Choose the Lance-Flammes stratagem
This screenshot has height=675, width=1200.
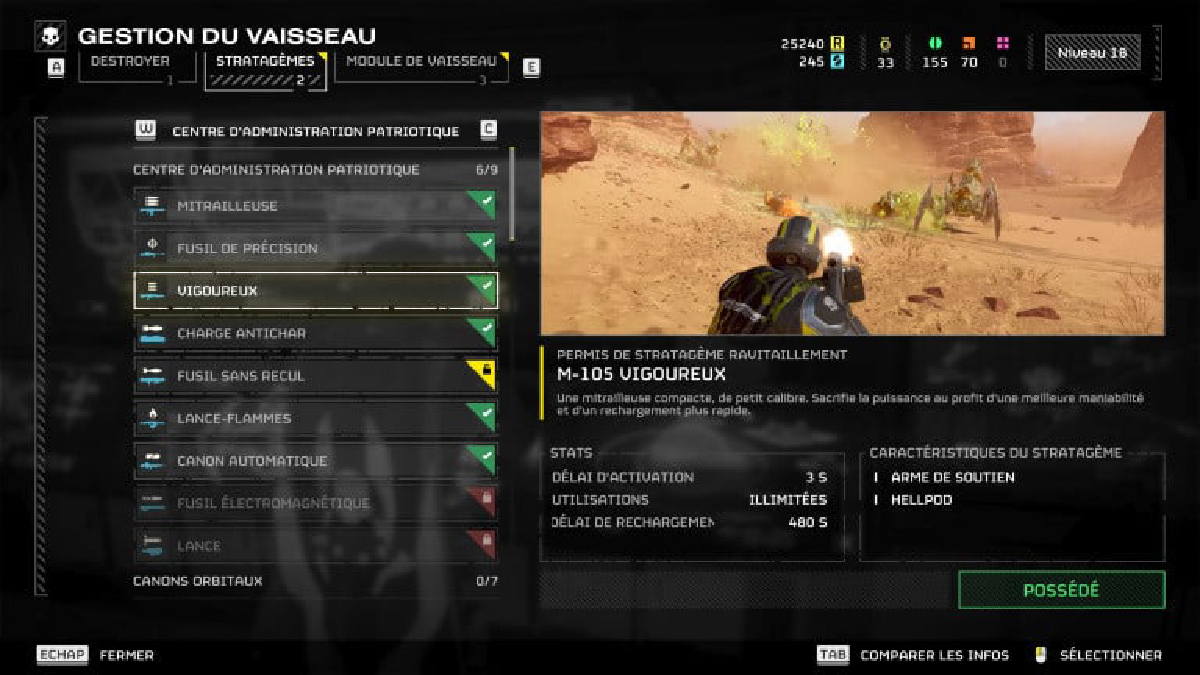[x=315, y=418]
